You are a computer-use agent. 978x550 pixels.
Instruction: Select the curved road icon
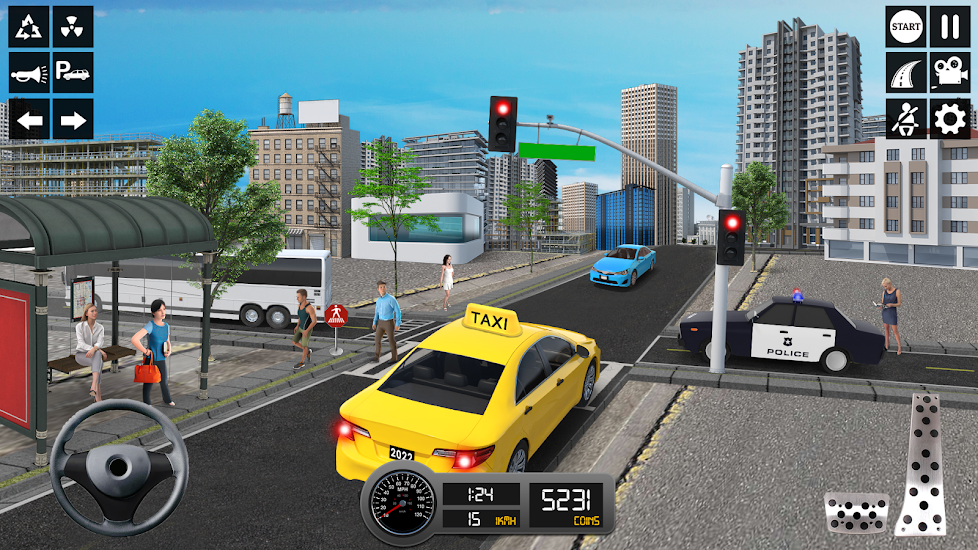point(905,72)
